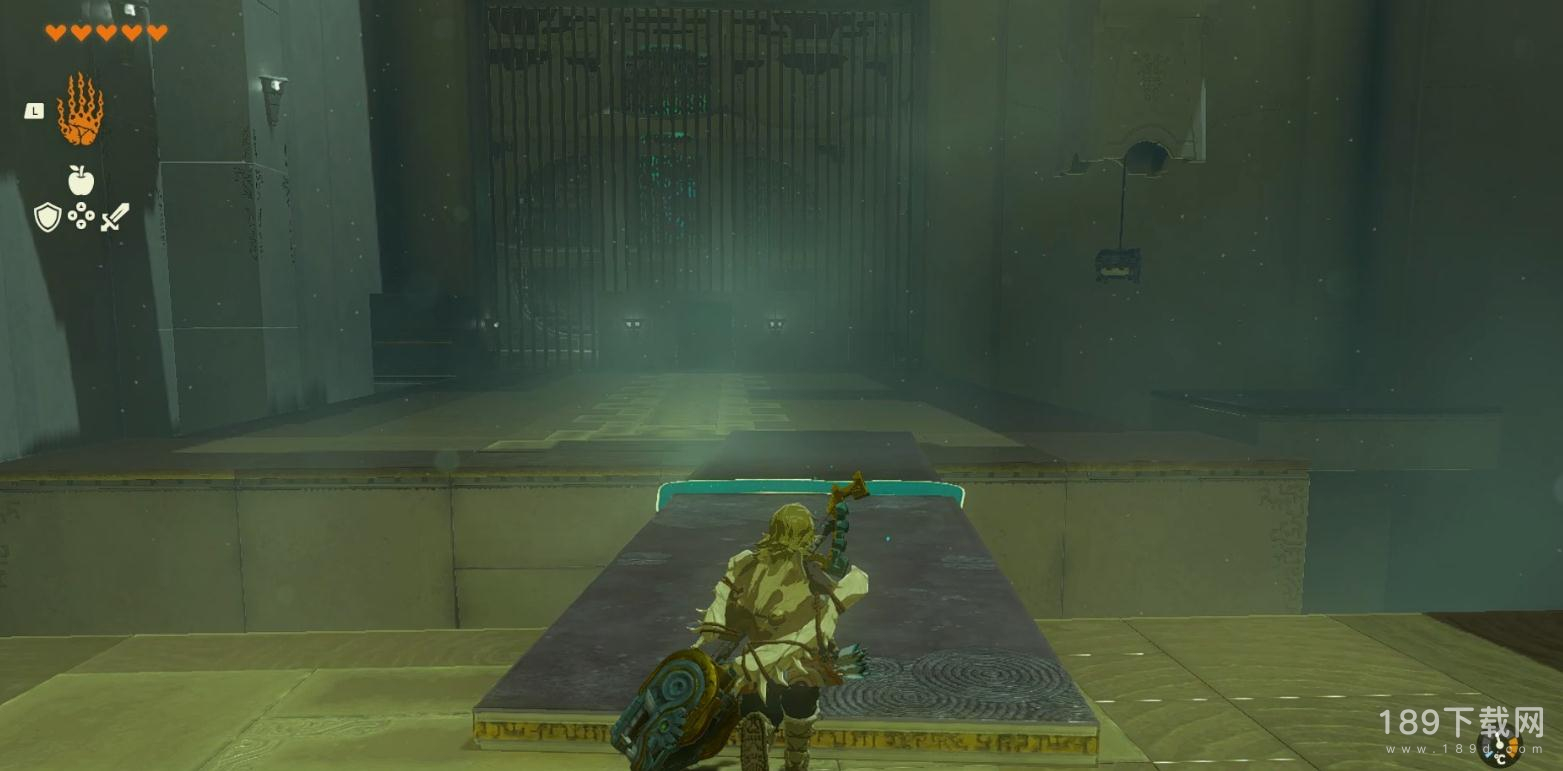Click the four-dot directional pad icon
1563x771 pixels.
tap(81, 217)
